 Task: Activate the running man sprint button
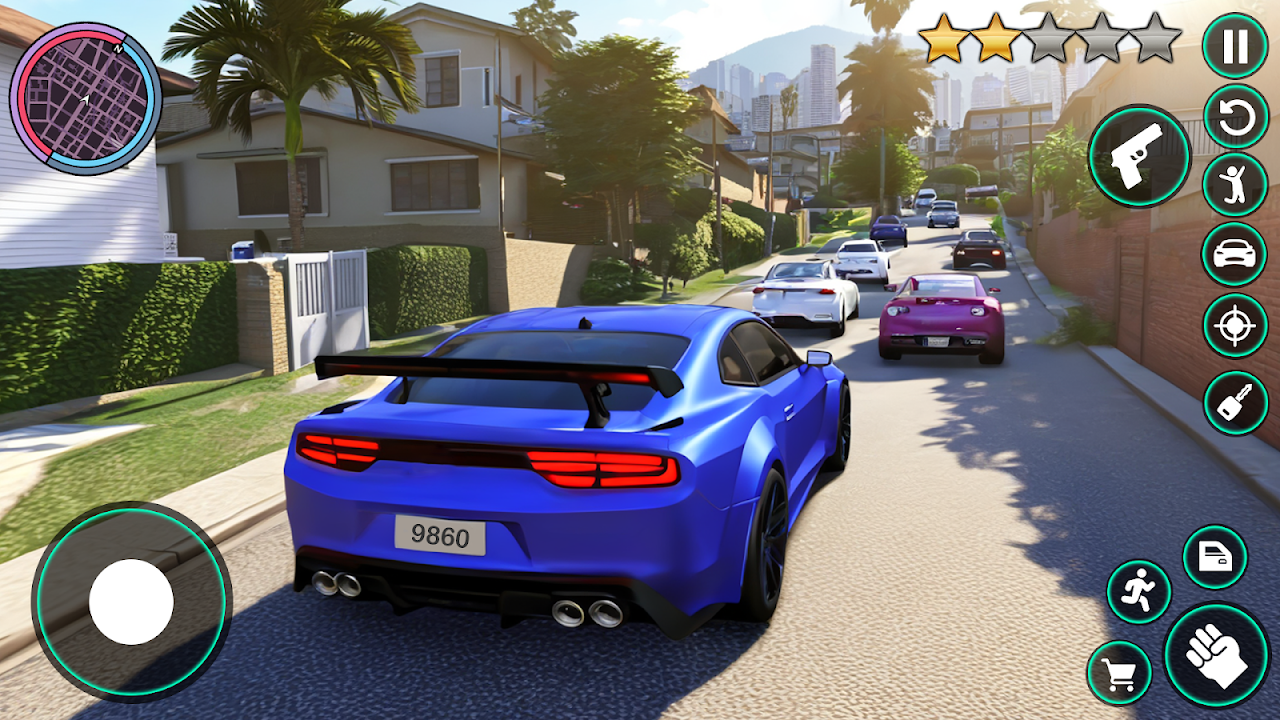point(1139,592)
